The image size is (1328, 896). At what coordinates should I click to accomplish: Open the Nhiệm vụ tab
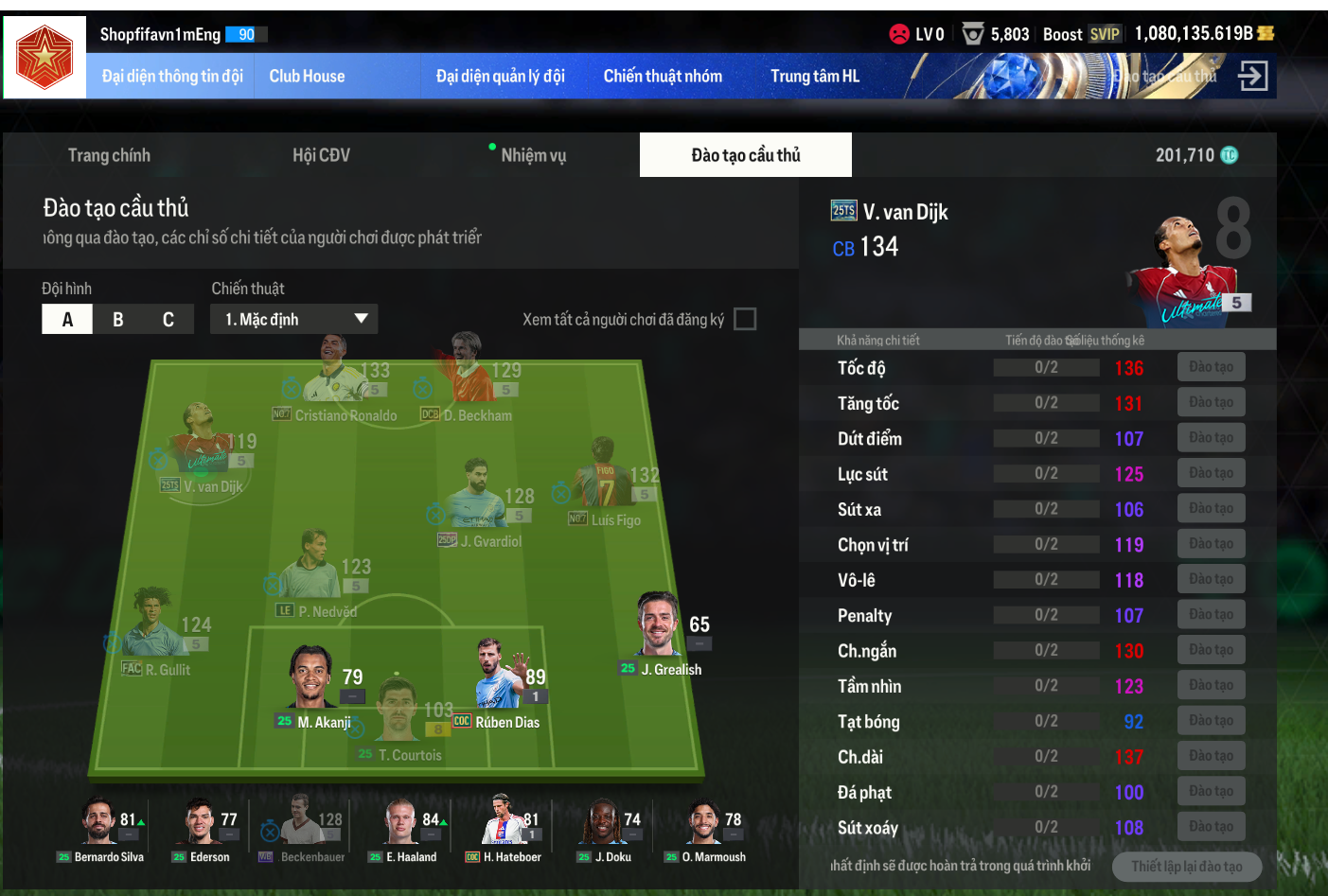533,155
